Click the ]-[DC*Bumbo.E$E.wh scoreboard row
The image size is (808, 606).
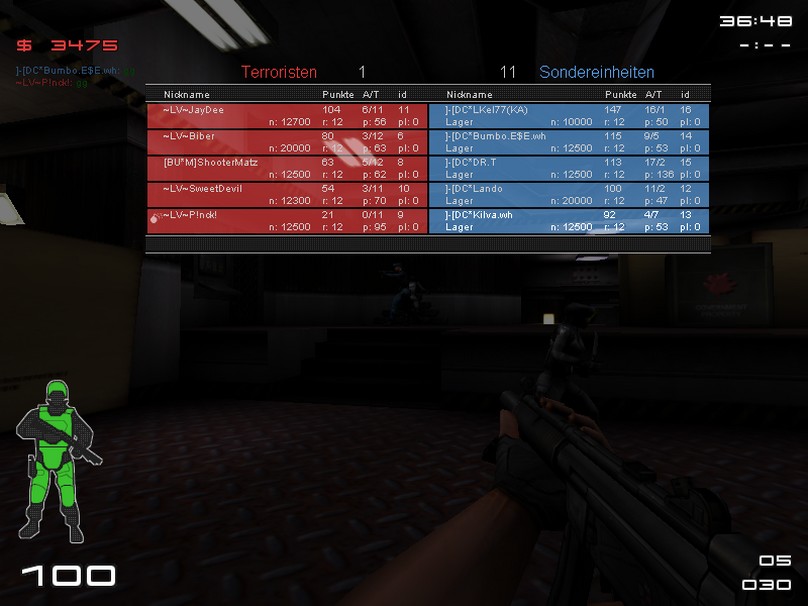569,141
